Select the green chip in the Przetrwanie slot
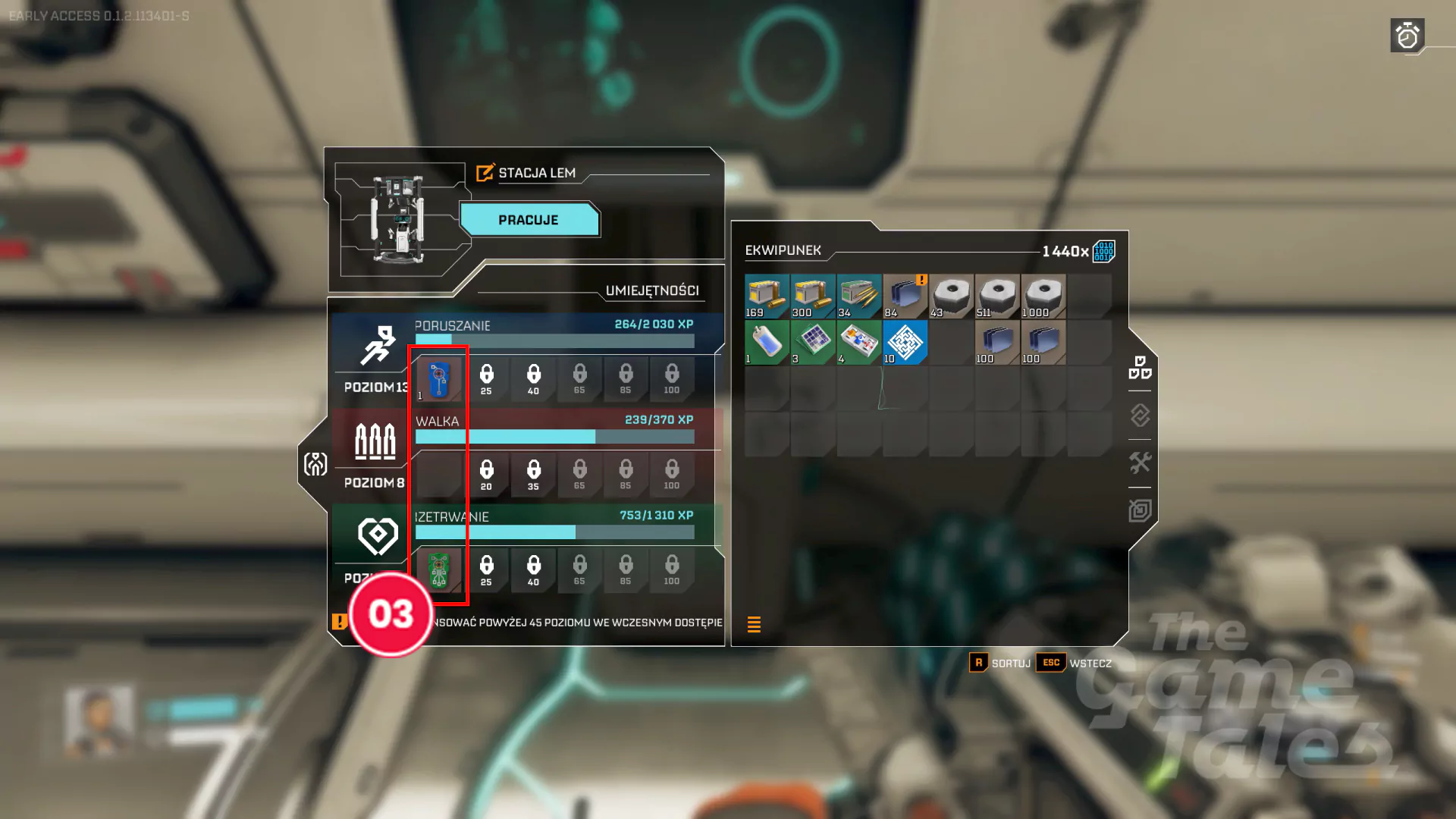This screenshot has height=819, width=1456. coord(439,570)
